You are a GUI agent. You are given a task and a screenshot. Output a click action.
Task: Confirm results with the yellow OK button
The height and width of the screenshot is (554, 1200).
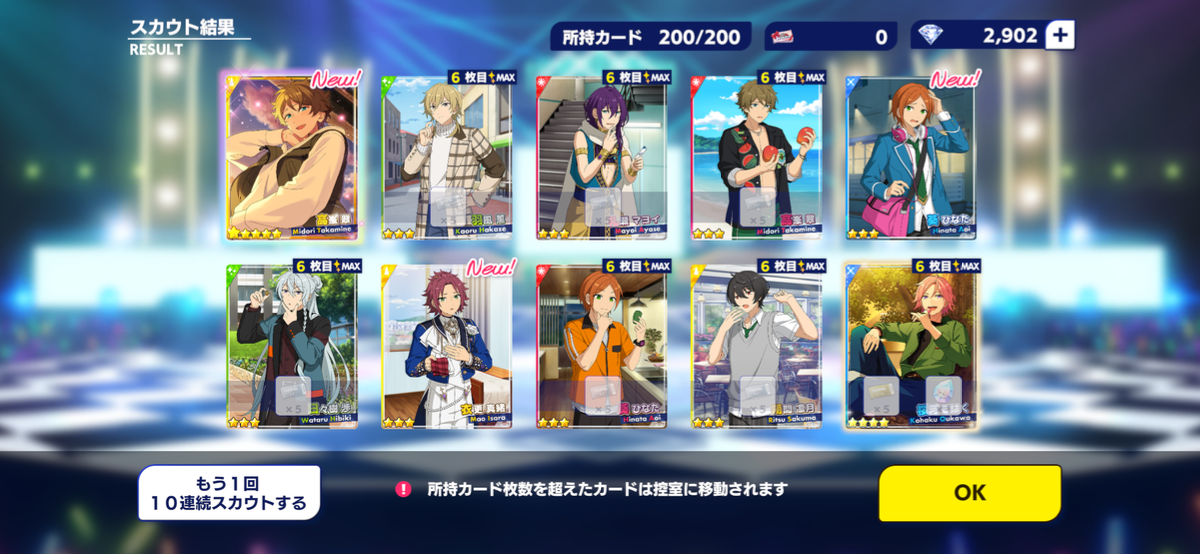click(969, 492)
